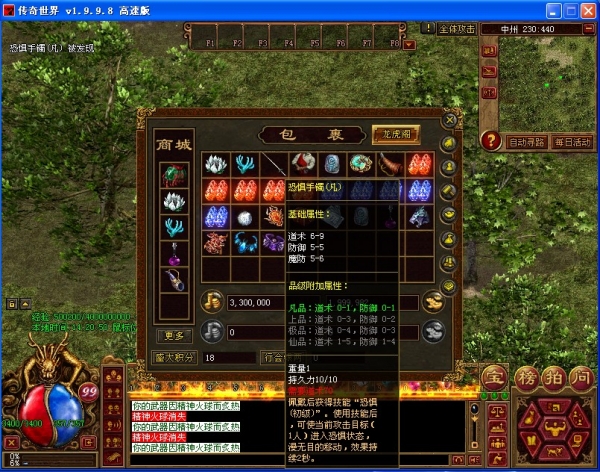Click the 更多 button under the shop list
Image resolution: width=600 pixels, height=472 pixels.
(x=173, y=335)
